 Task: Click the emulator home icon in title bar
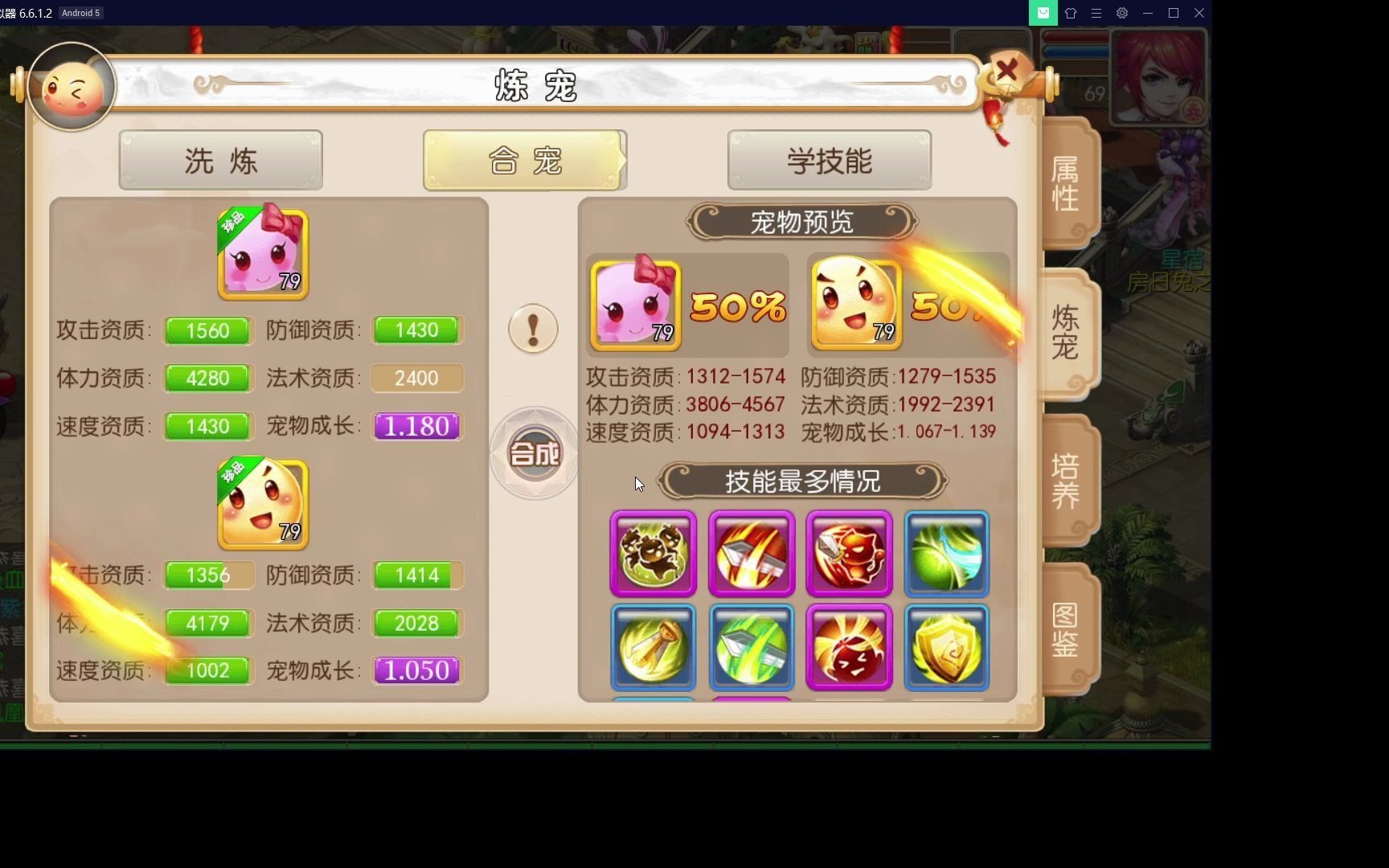click(1070, 13)
